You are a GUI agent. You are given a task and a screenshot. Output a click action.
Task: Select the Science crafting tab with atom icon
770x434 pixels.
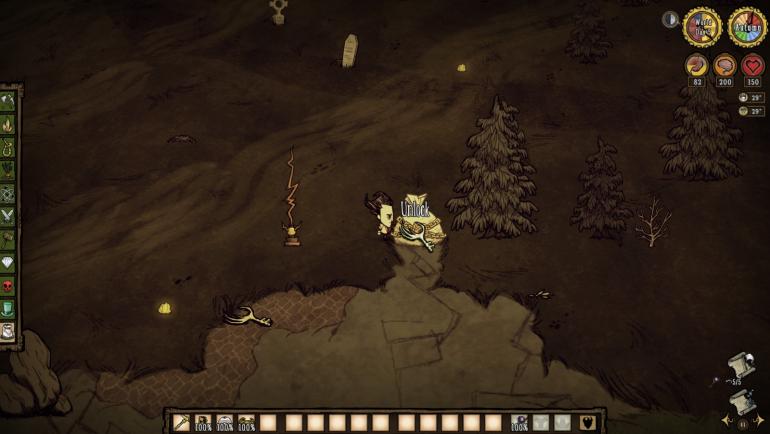click(9, 194)
